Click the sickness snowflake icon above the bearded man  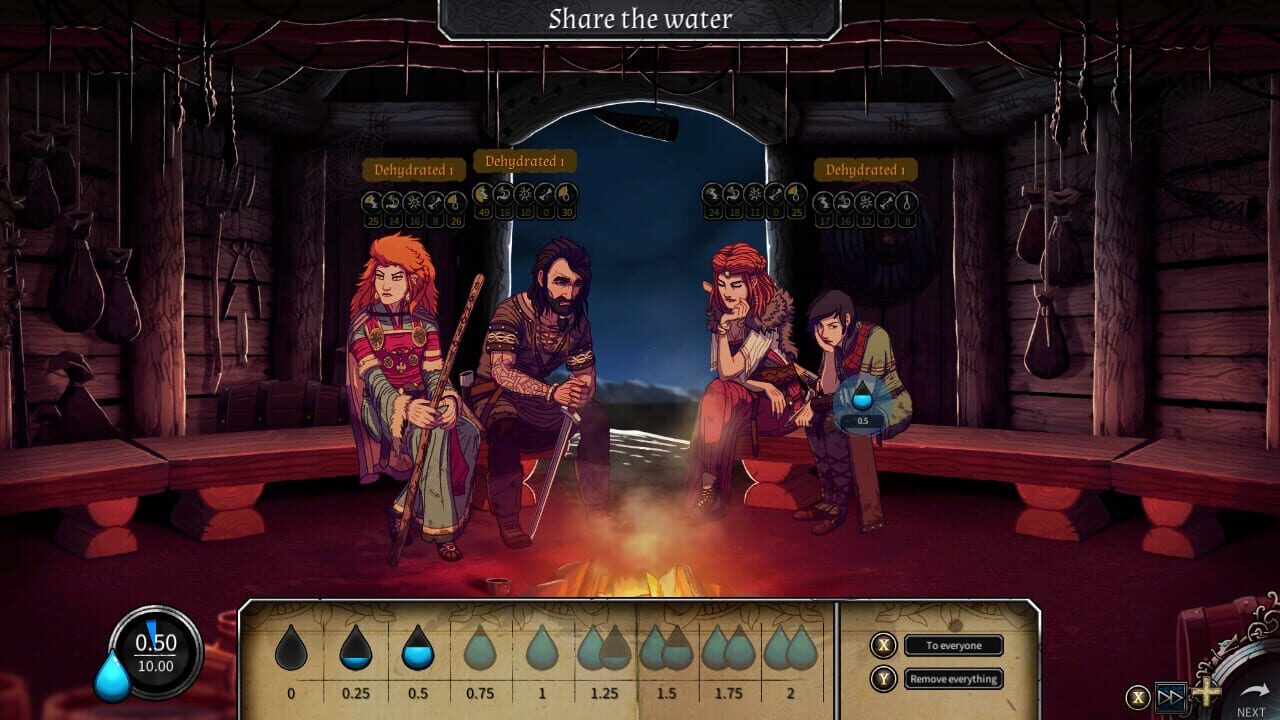[525, 197]
